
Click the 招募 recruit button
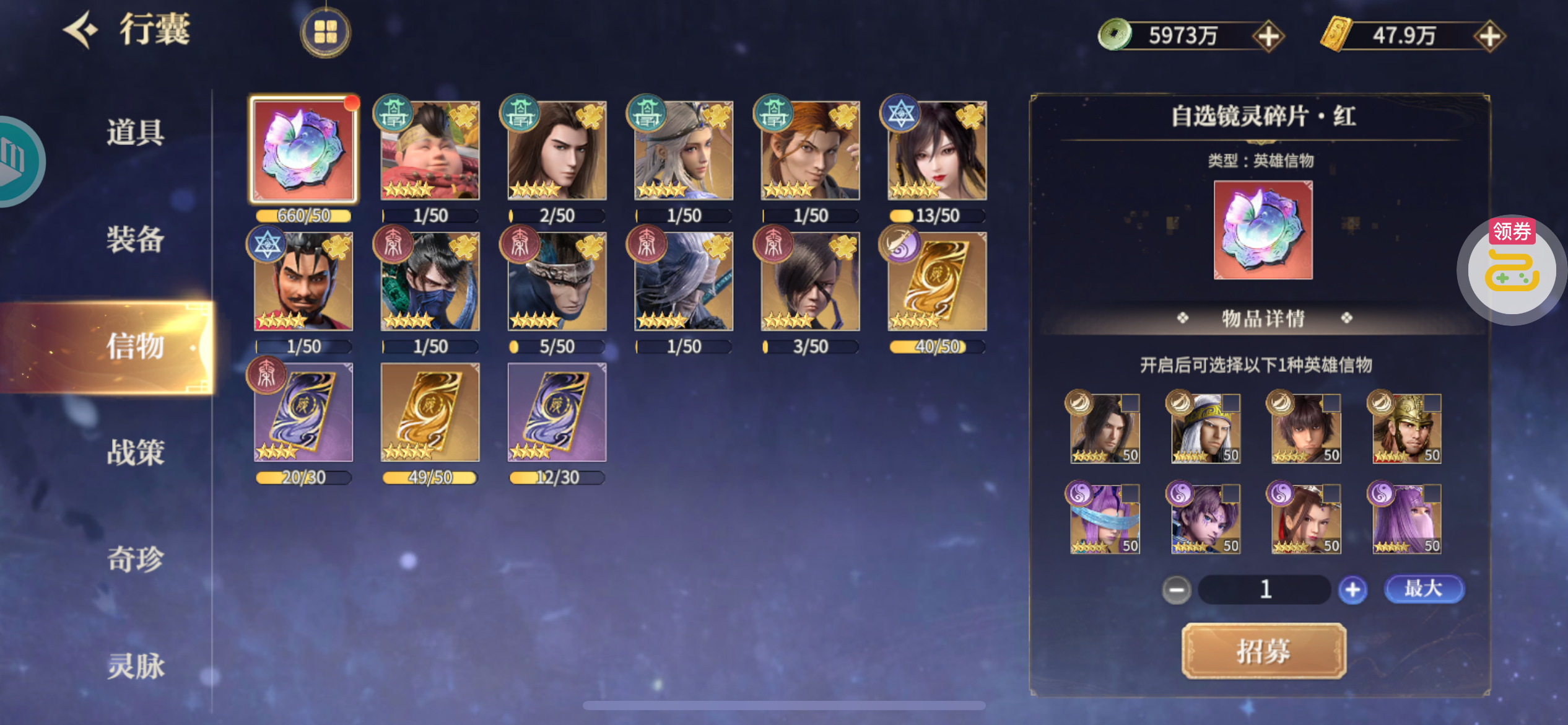(1263, 651)
